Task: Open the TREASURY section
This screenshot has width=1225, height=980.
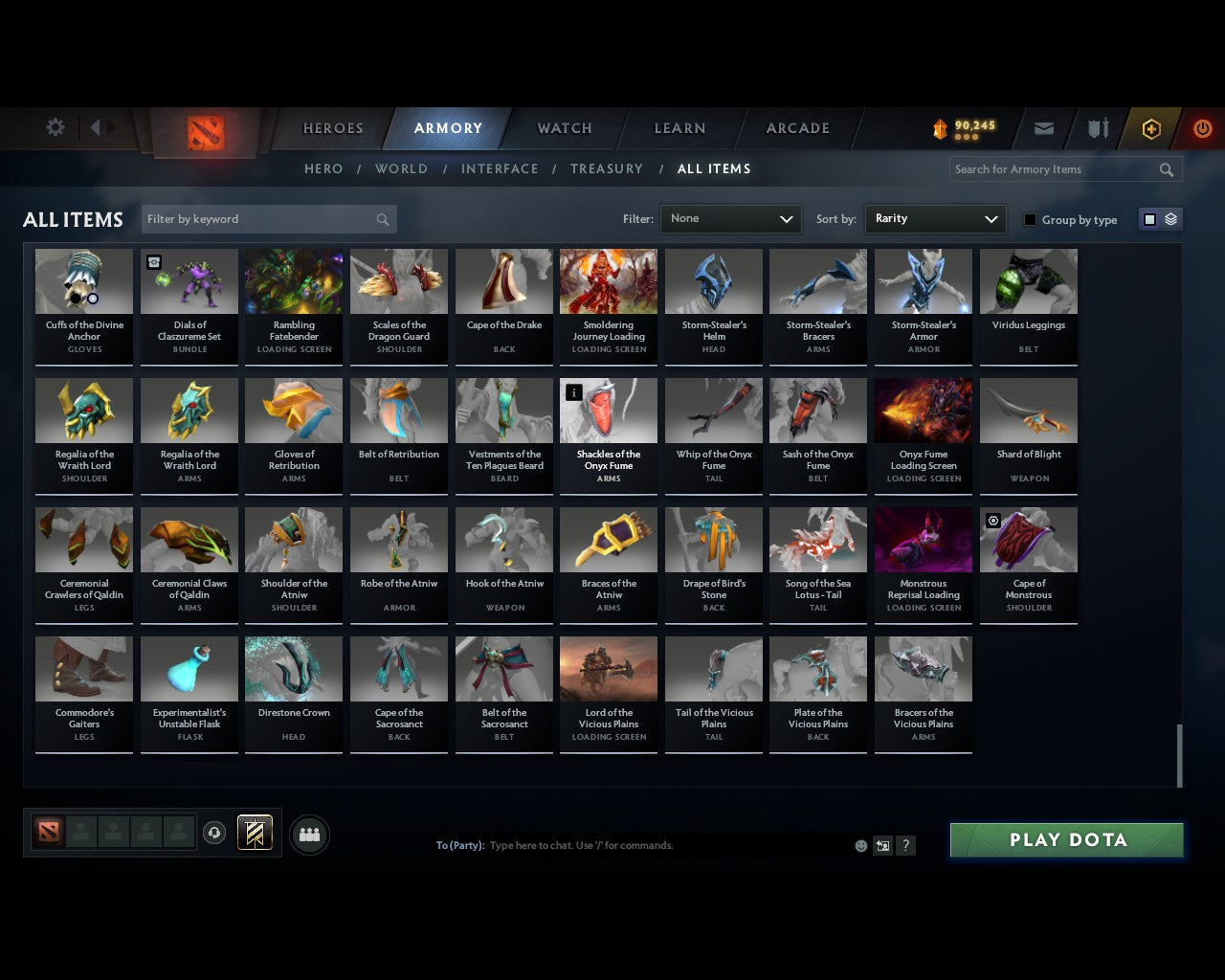Action: [606, 168]
